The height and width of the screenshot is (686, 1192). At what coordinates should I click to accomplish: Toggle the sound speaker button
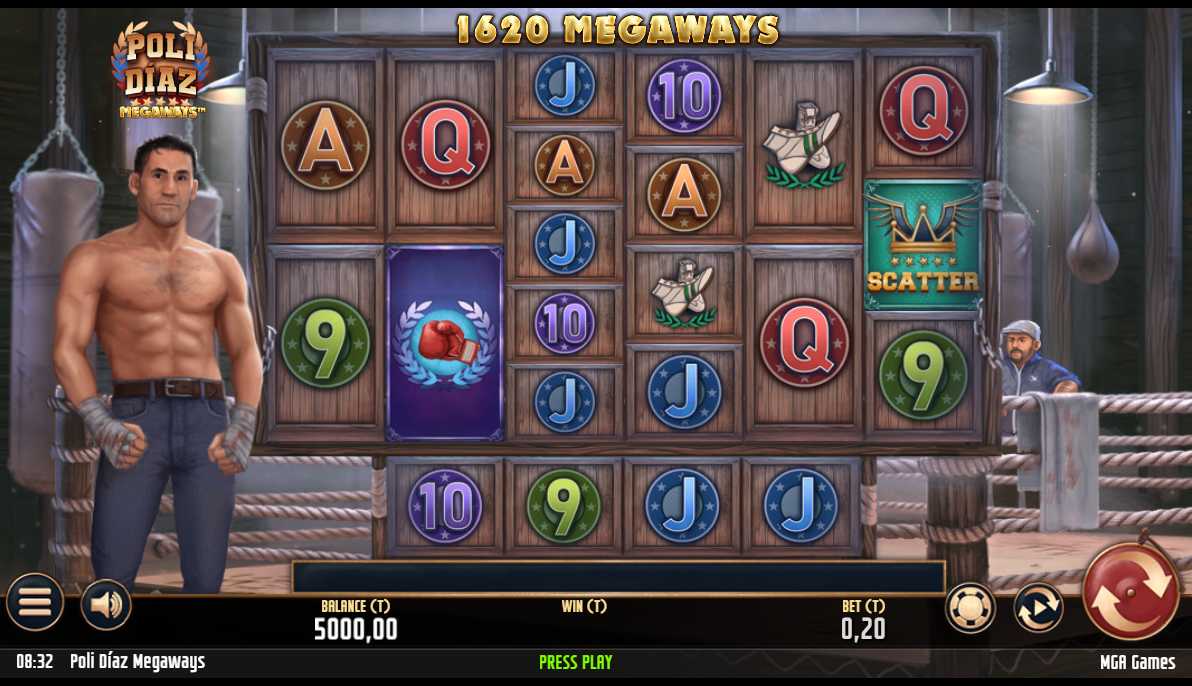coord(106,604)
